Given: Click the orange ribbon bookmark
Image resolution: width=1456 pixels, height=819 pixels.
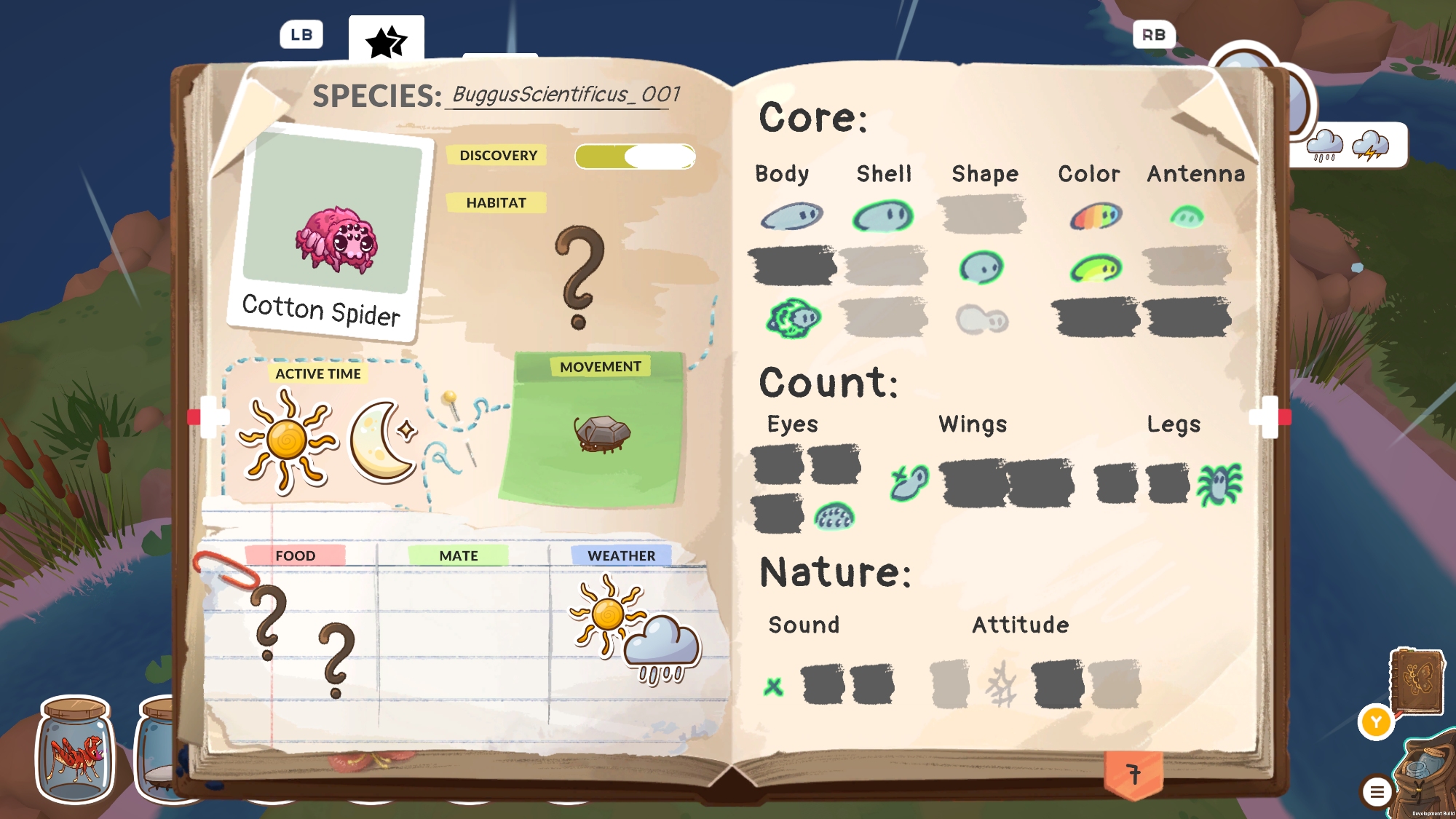Looking at the screenshot, I should pyautogui.click(x=1133, y=775).
